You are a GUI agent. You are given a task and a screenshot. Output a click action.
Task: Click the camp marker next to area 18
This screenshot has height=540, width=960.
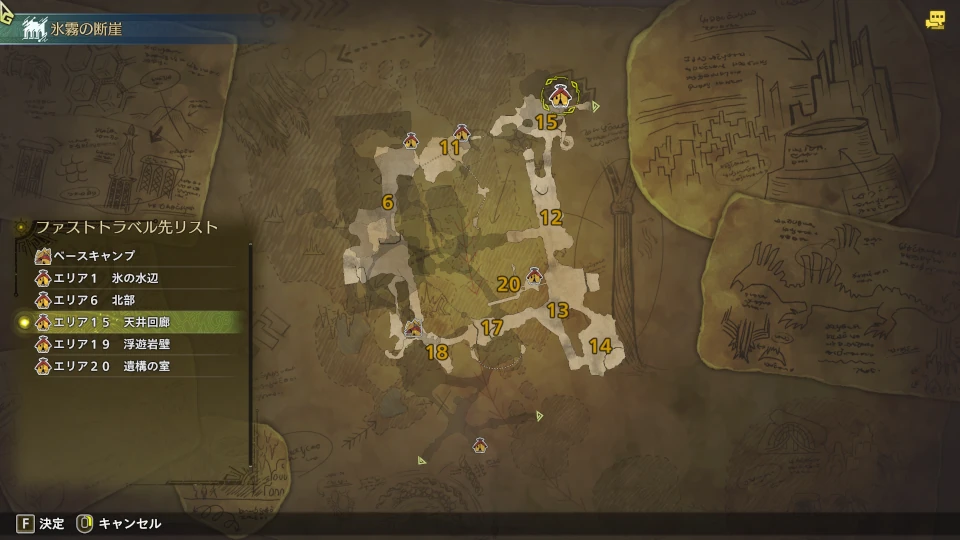click(x=412, y=329)
